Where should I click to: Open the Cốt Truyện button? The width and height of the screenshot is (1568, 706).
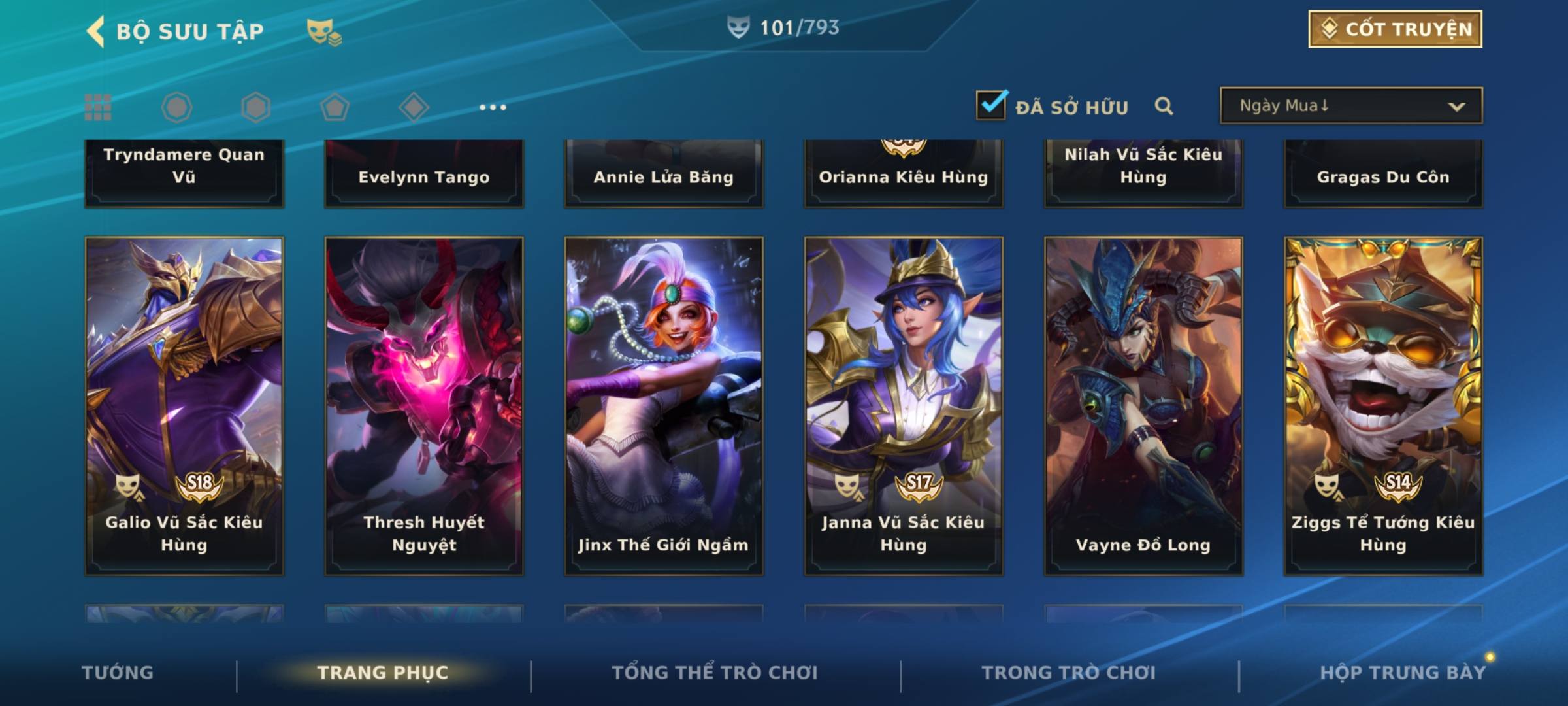coord(1395,29)
